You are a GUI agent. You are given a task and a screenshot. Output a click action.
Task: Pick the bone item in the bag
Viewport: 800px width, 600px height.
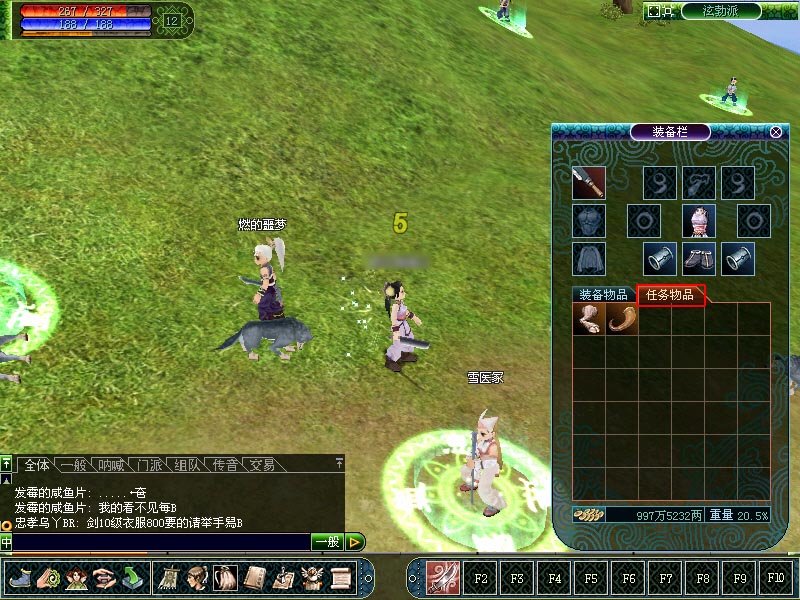(x=588, y=319)
